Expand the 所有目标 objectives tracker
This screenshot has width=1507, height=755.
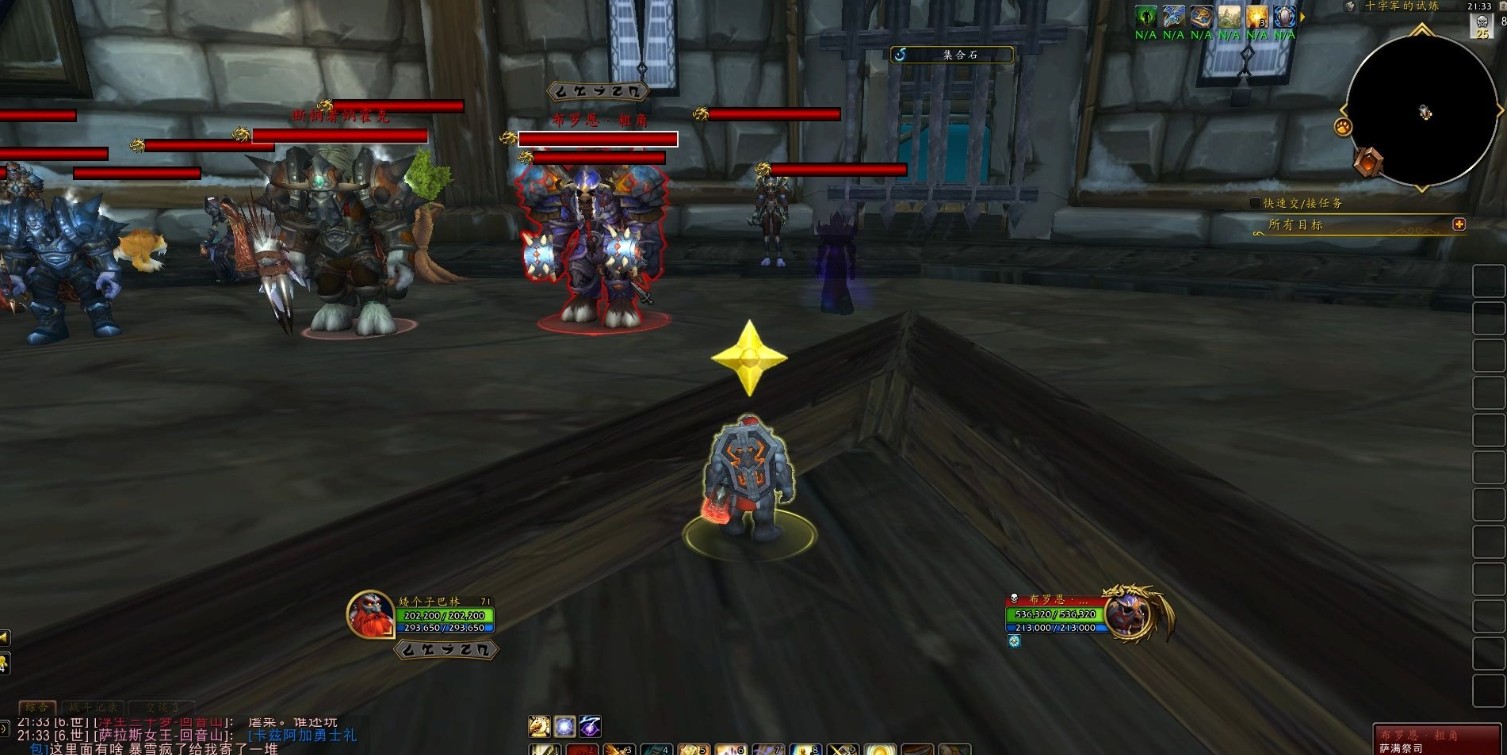coord(1459,225)
